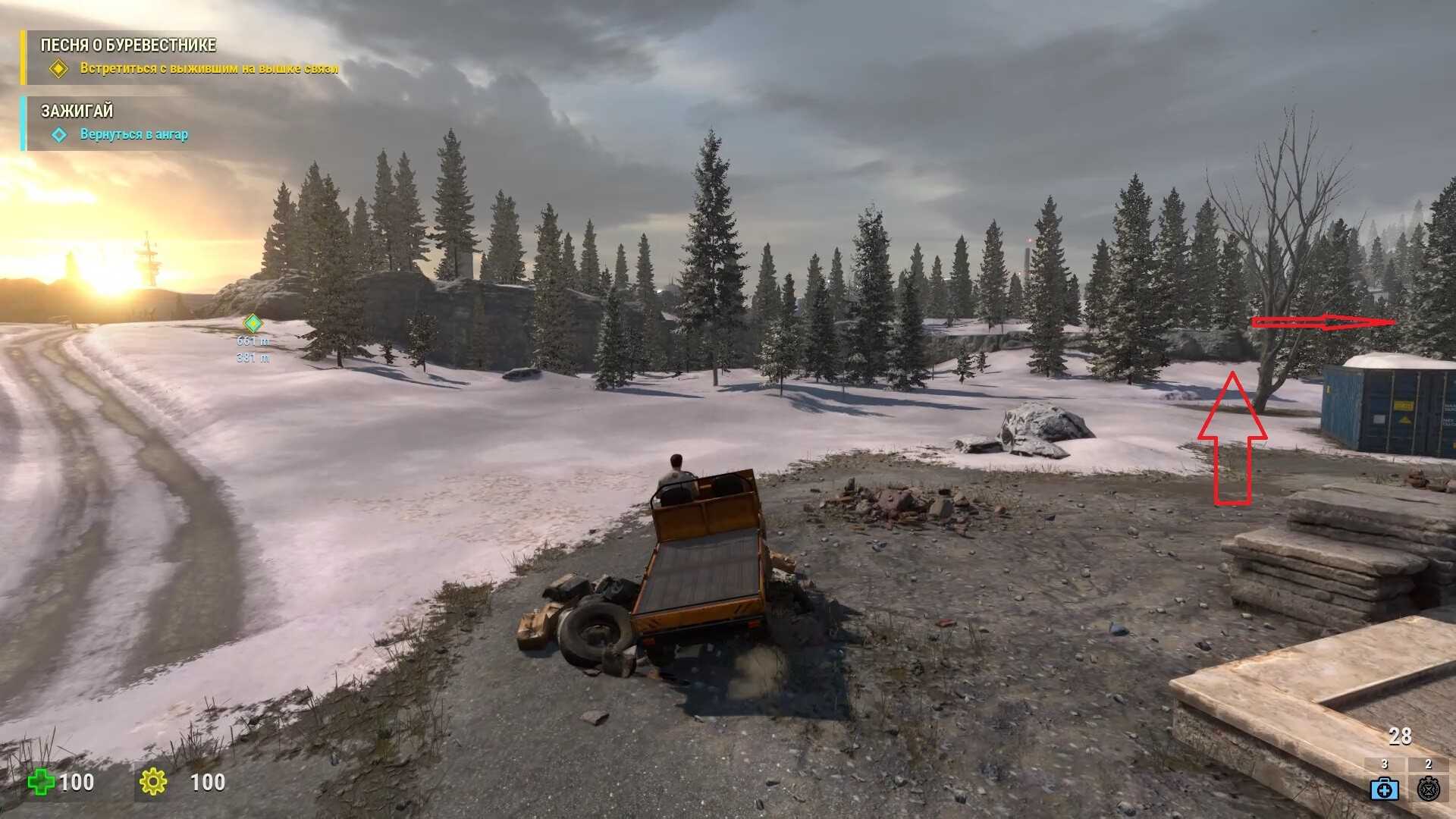Click the cyan quest waypoint marker
The height and width of the screenshot is (819, 1456).
point(253,324)
